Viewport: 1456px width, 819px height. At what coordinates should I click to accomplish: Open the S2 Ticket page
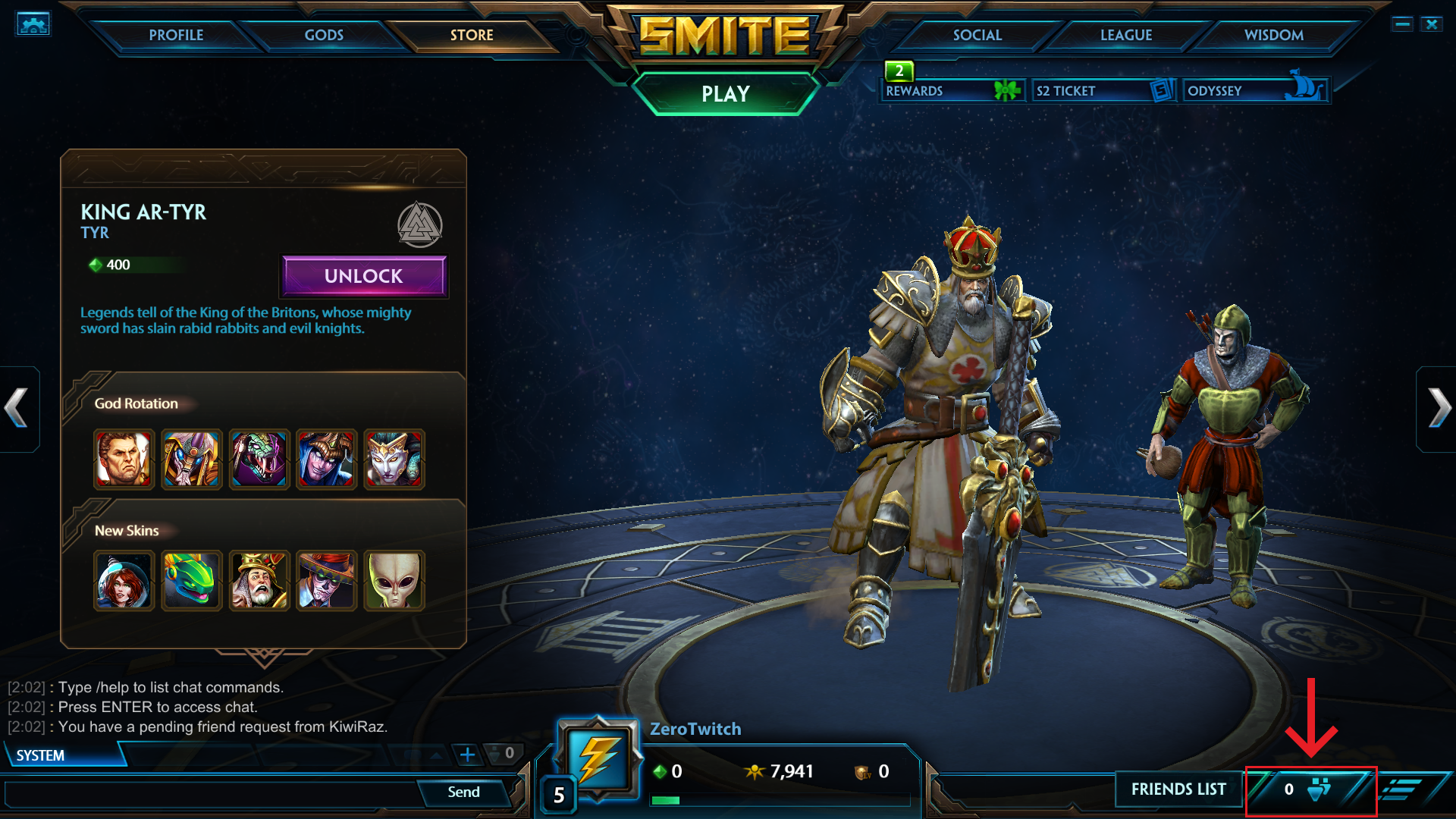point(1103,91)
